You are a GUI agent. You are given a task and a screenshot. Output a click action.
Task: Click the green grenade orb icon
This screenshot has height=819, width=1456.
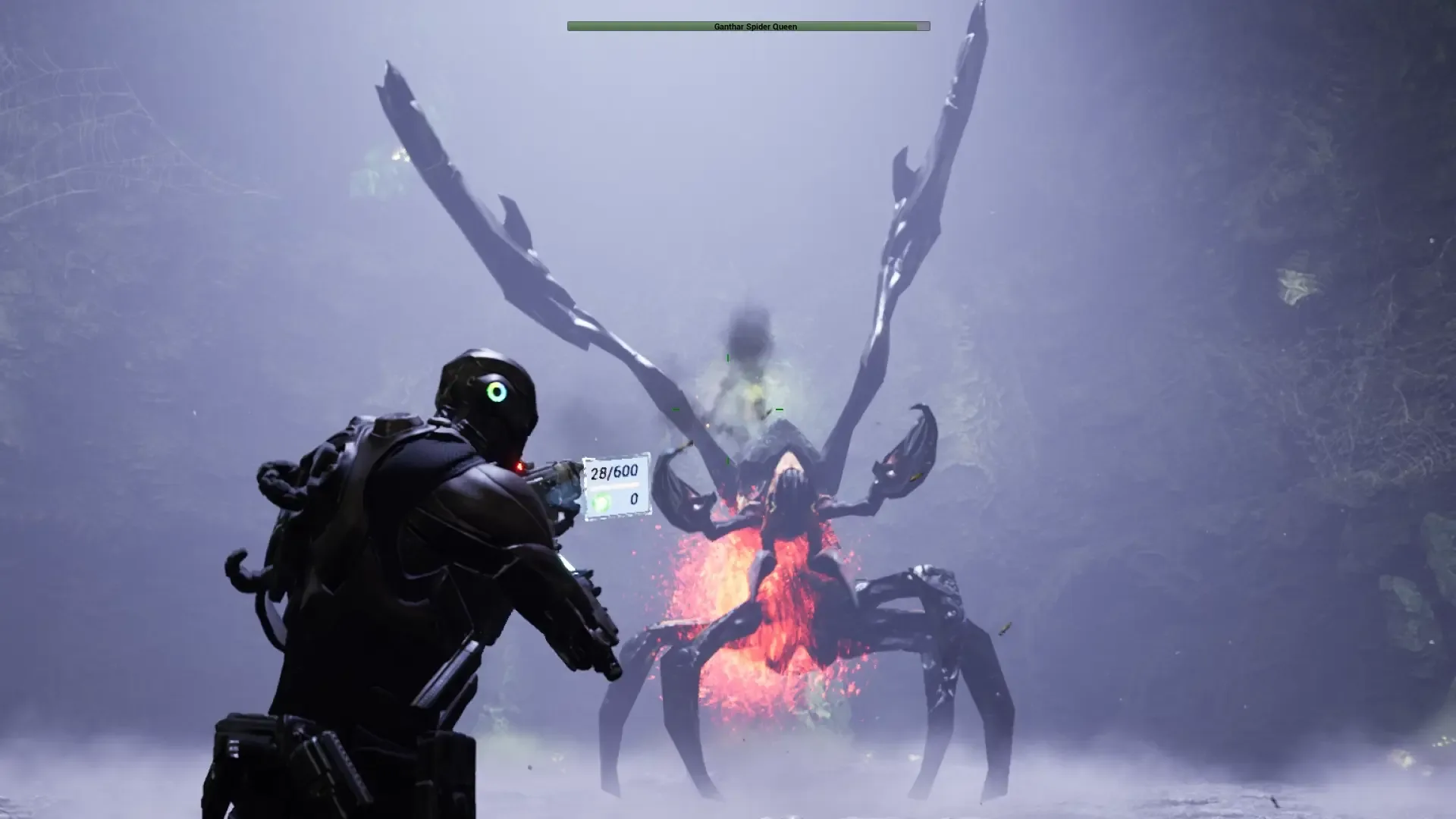[601, 500]
